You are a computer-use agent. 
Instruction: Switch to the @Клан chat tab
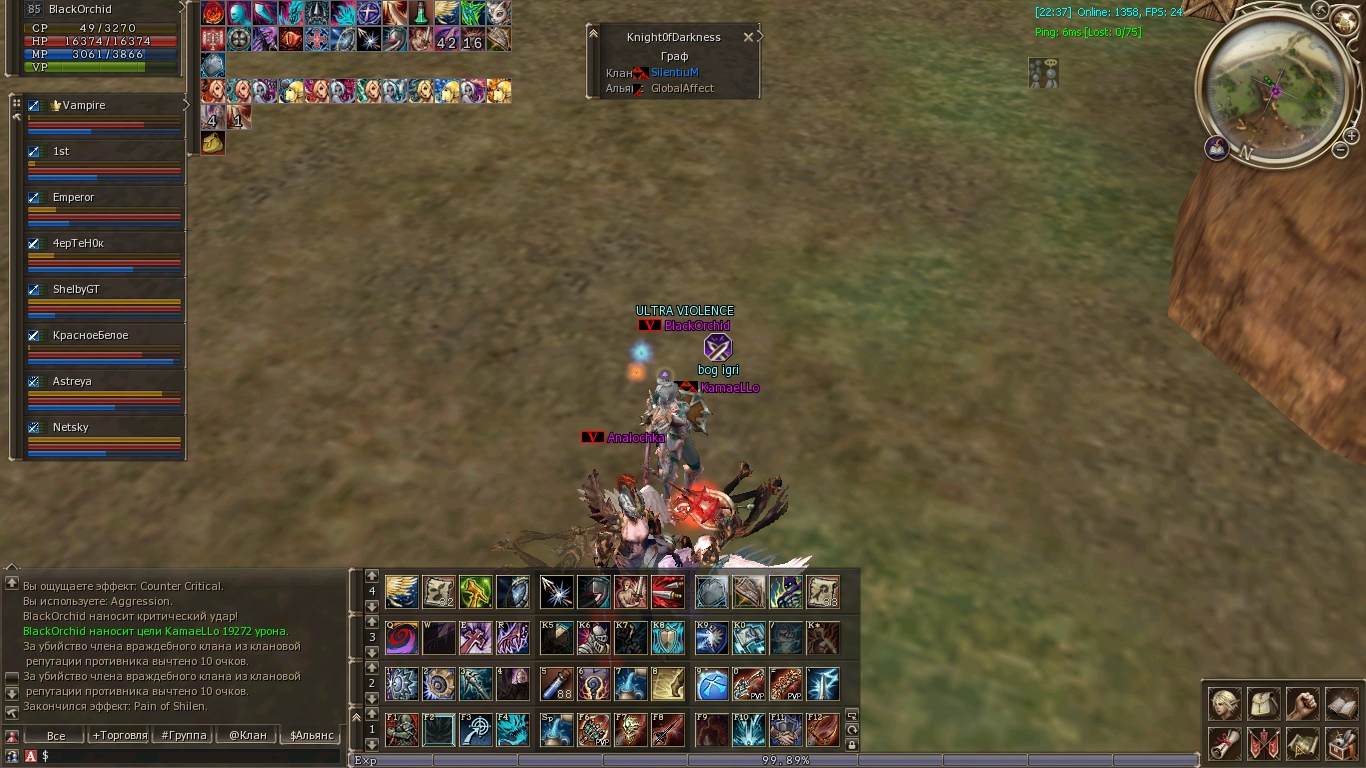pyautogui.click(x=247, y=735)
